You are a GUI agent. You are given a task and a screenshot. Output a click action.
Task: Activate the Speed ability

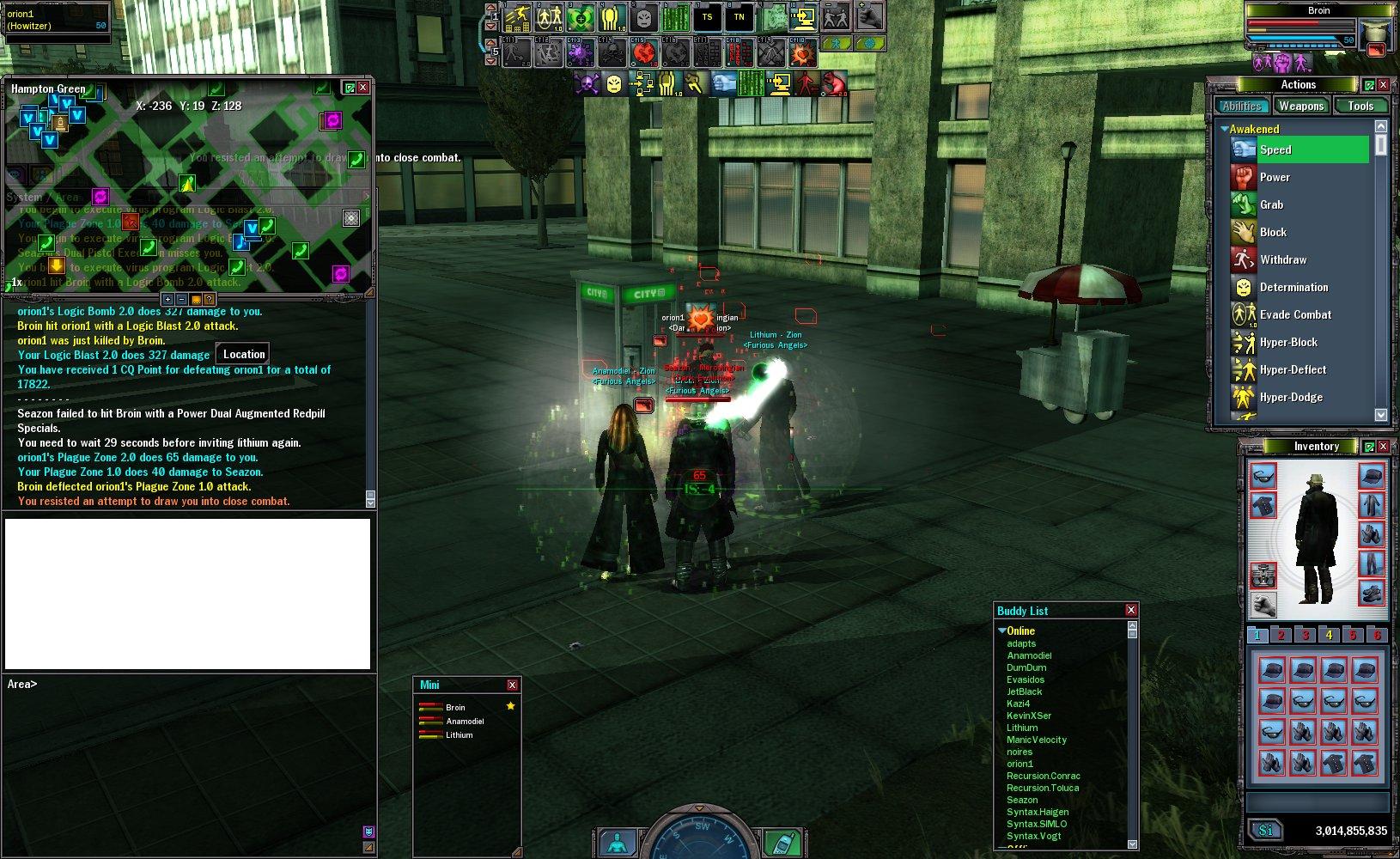pyautogui.click(x=1275, y=149)
